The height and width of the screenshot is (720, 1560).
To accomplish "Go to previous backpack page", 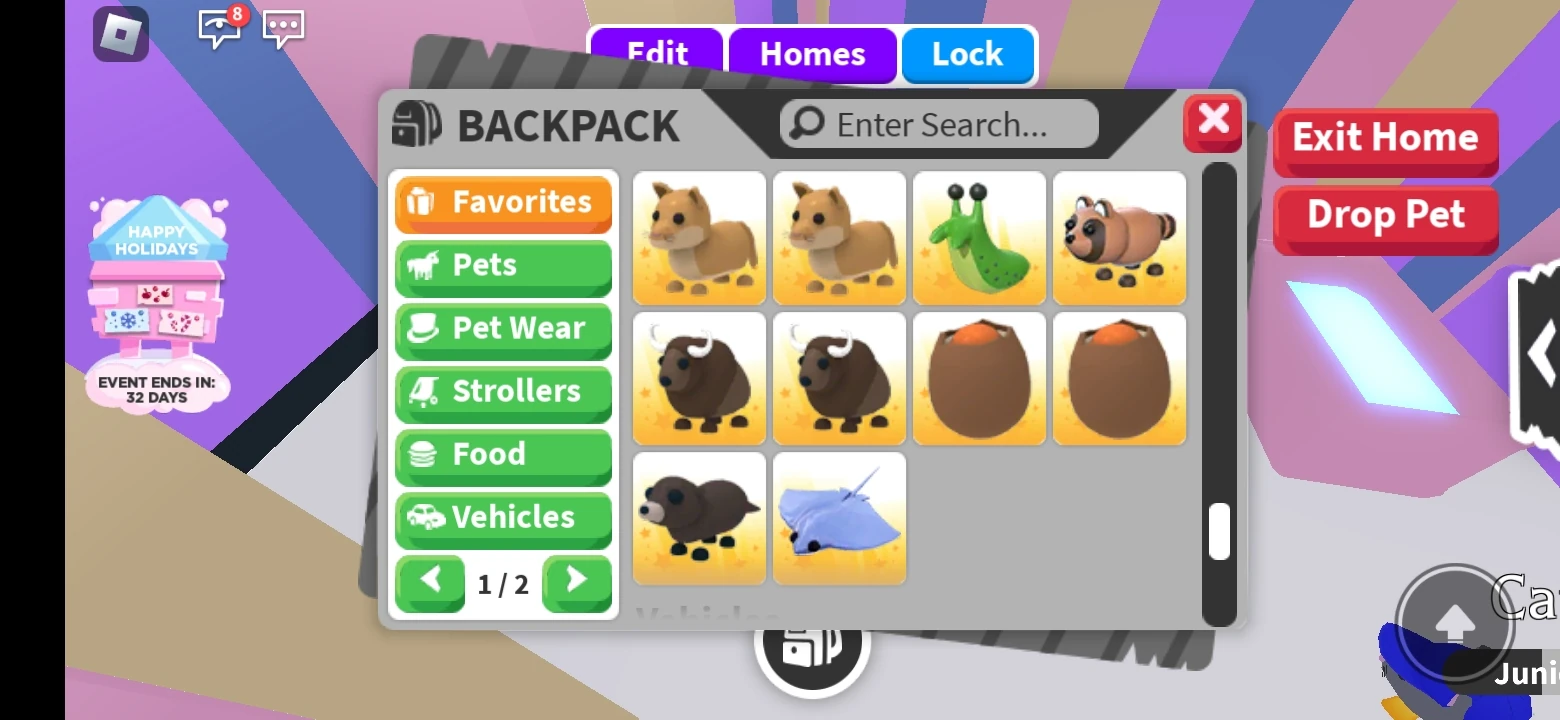I will click(430, 583).
